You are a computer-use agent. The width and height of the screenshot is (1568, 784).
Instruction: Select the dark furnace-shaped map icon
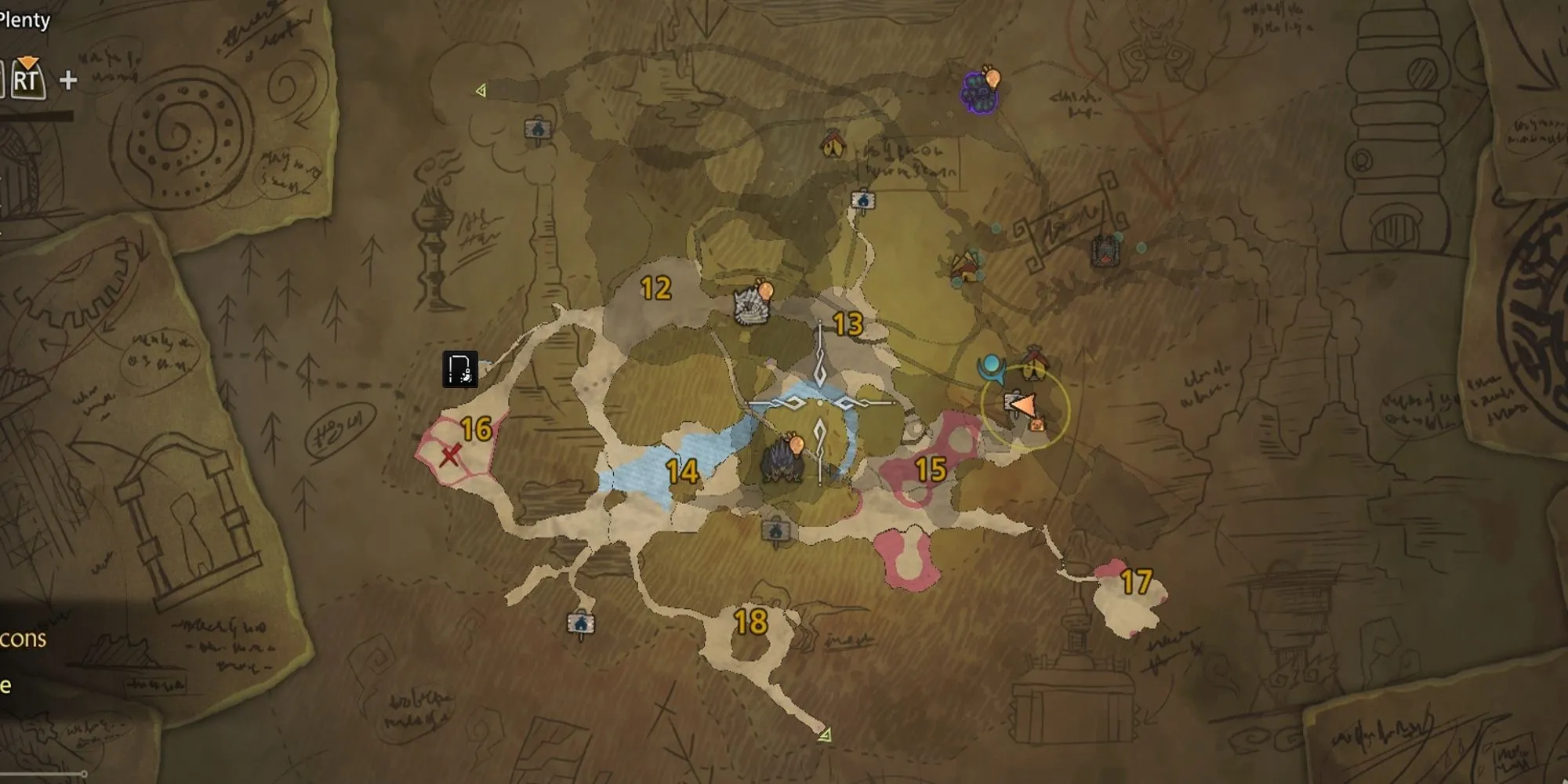click(1105, 251)
